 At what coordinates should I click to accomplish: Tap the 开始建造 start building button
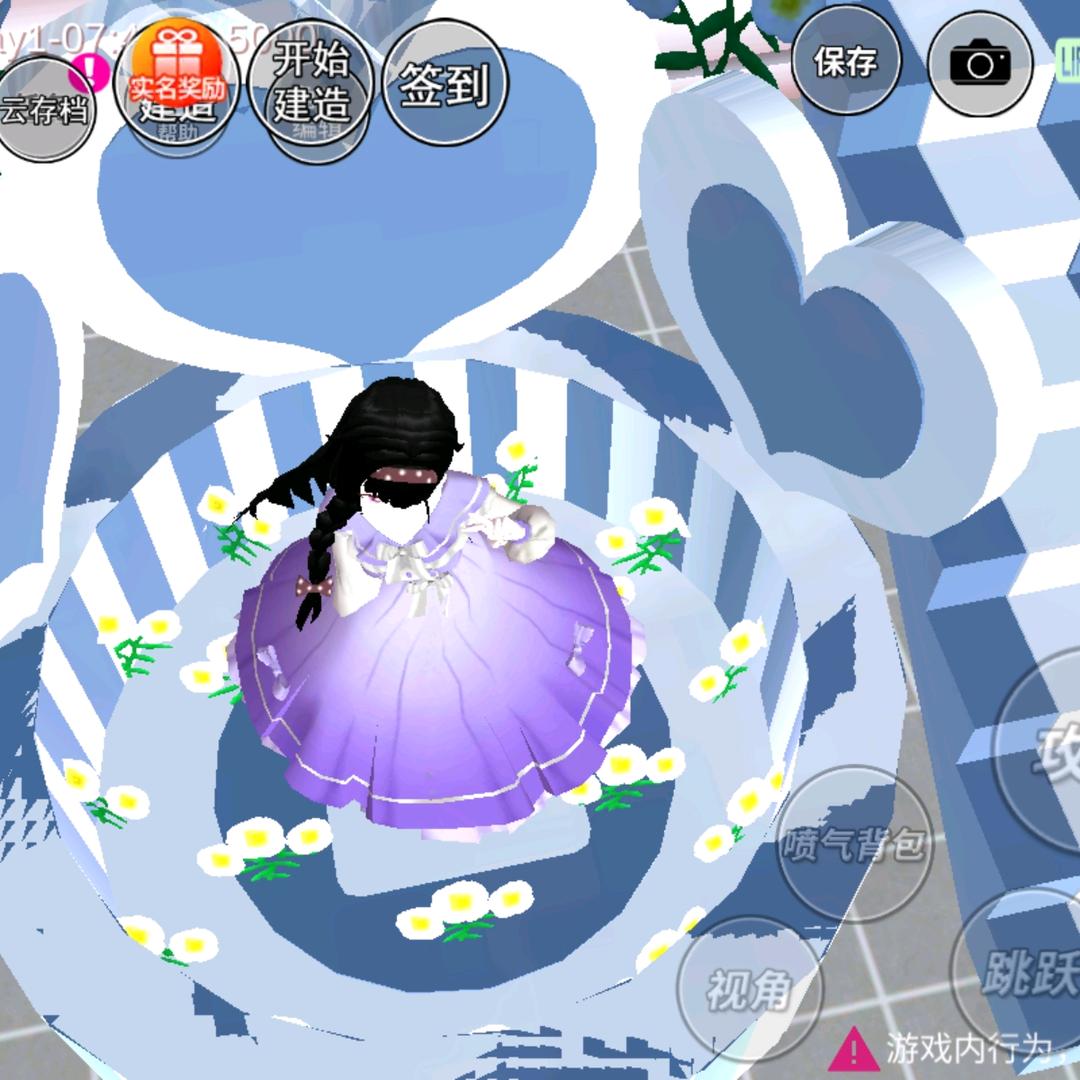(x=311, y=82)
